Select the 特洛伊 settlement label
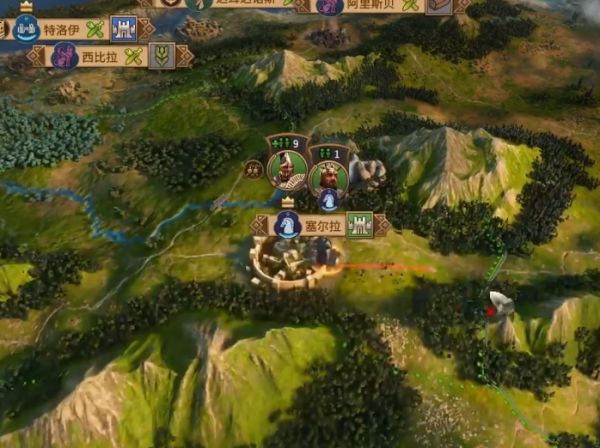 [x=62, y=28]
